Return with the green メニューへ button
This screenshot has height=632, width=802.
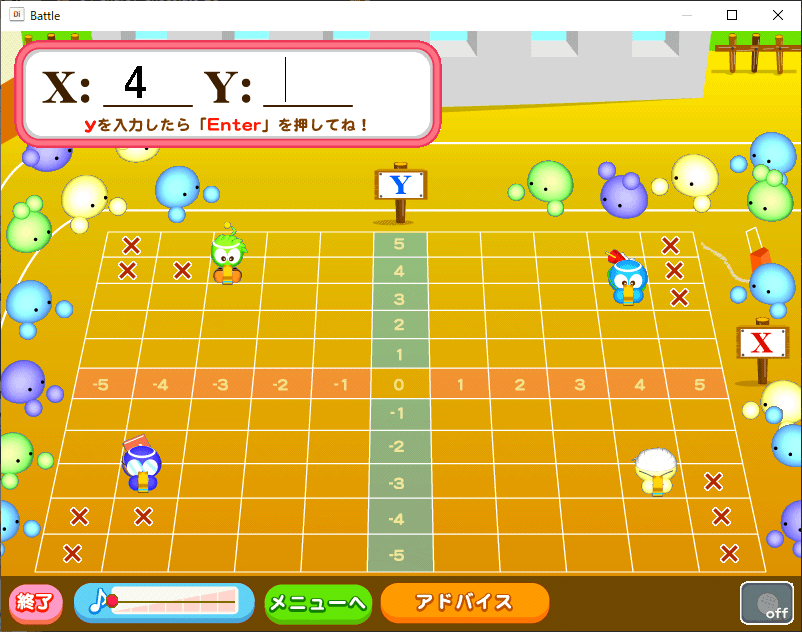(318, 603)
